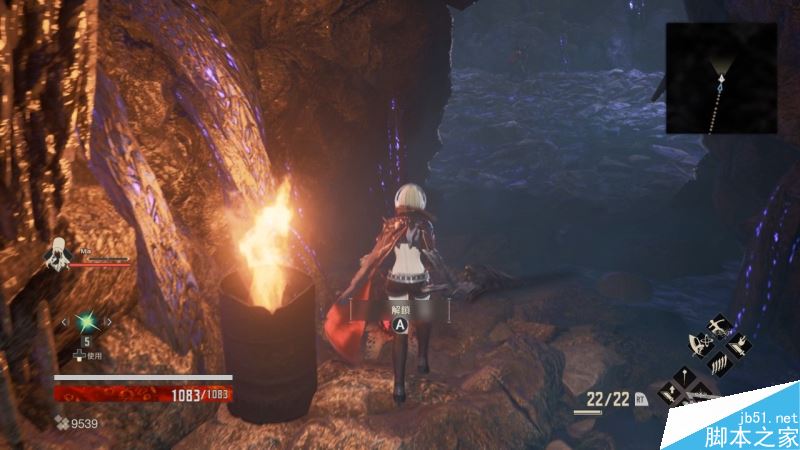Screen dimensions: 800x450
Task: Activate the leaping figure gift icon
Action: pos(717,329)
